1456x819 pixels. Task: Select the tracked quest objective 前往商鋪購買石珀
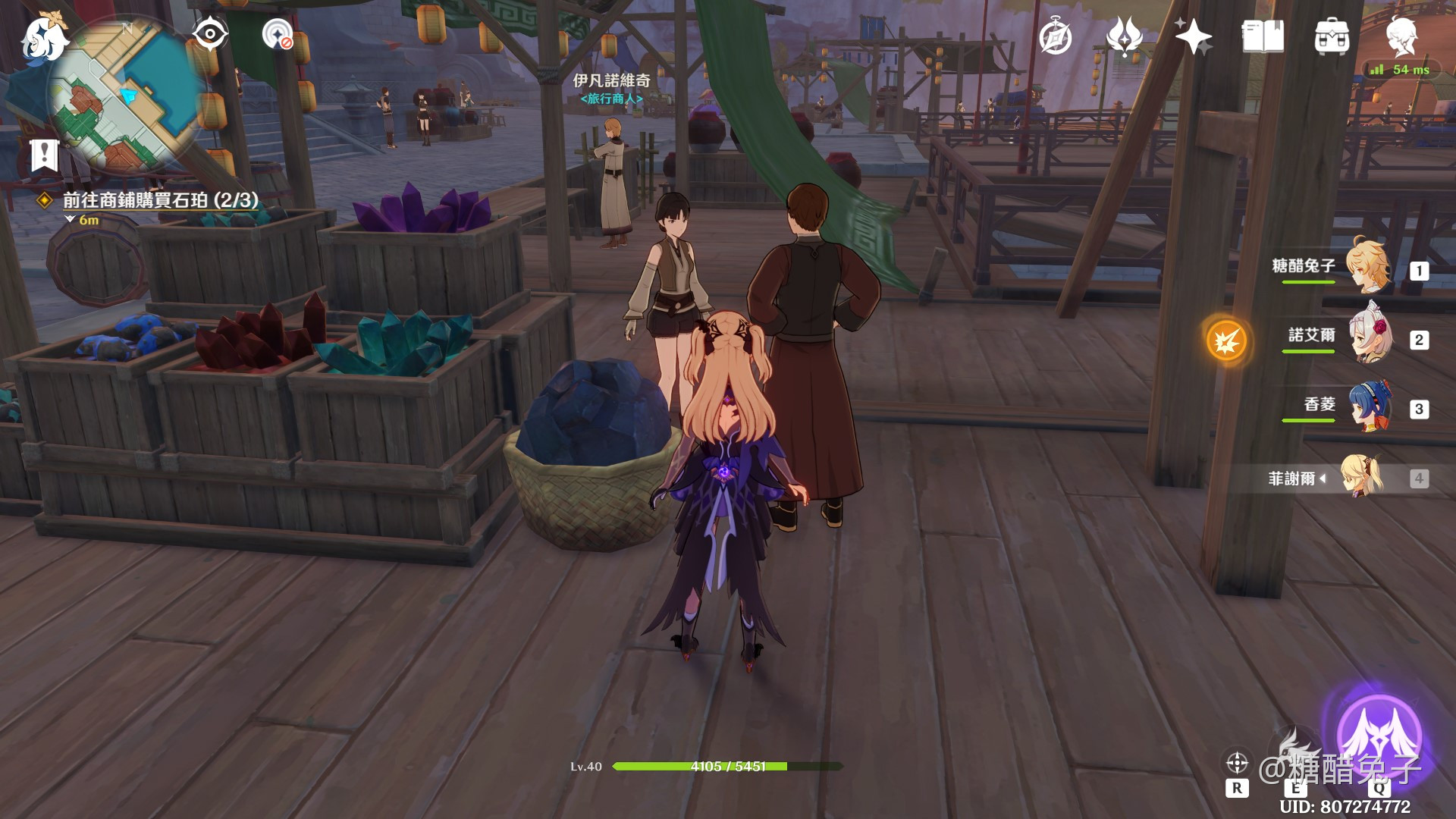point(160,200)
